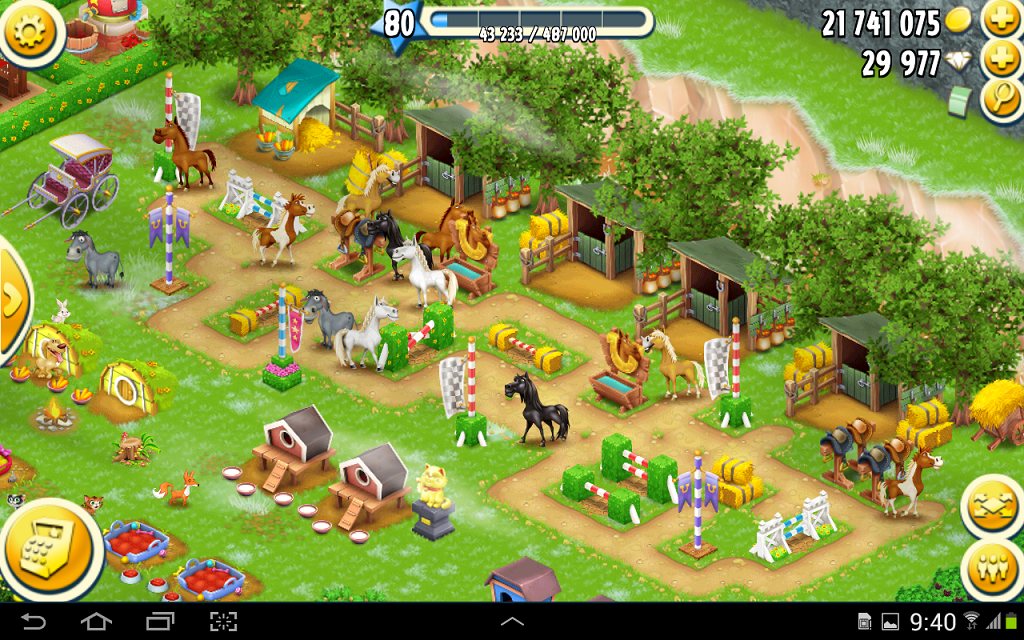
Task: Open the shop cash register button
Action: [x=49, y=548]
